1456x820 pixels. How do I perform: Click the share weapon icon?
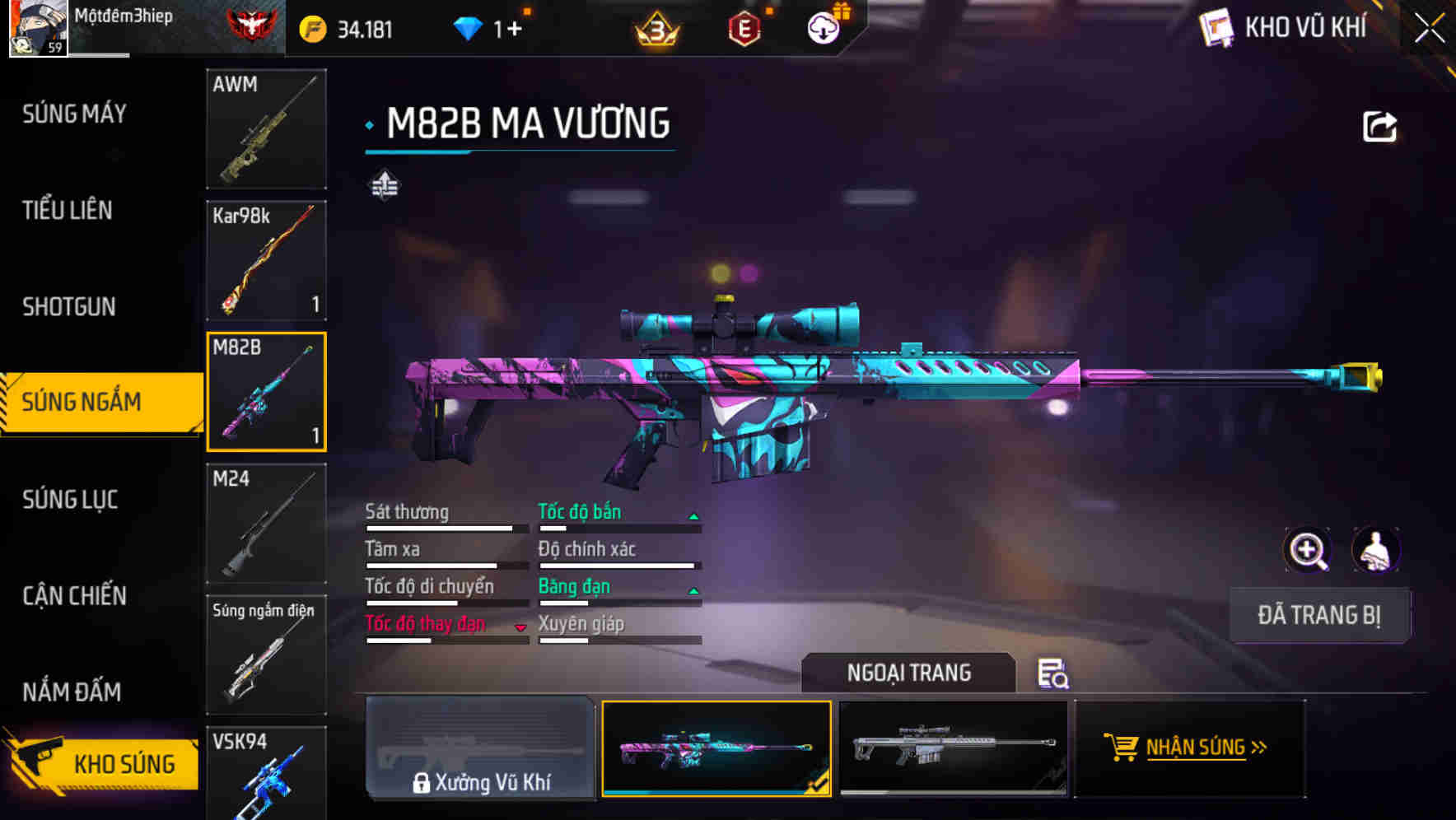tap(1379, 125)
